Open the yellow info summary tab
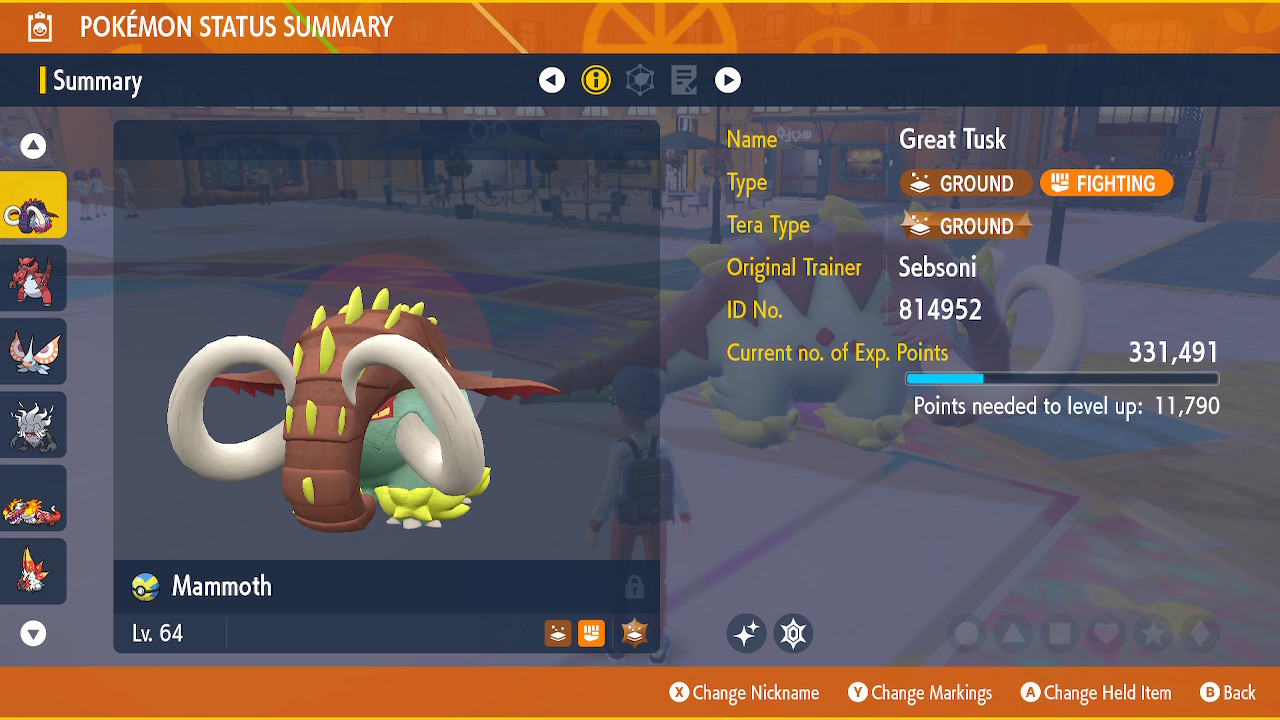 click(596, 80)
